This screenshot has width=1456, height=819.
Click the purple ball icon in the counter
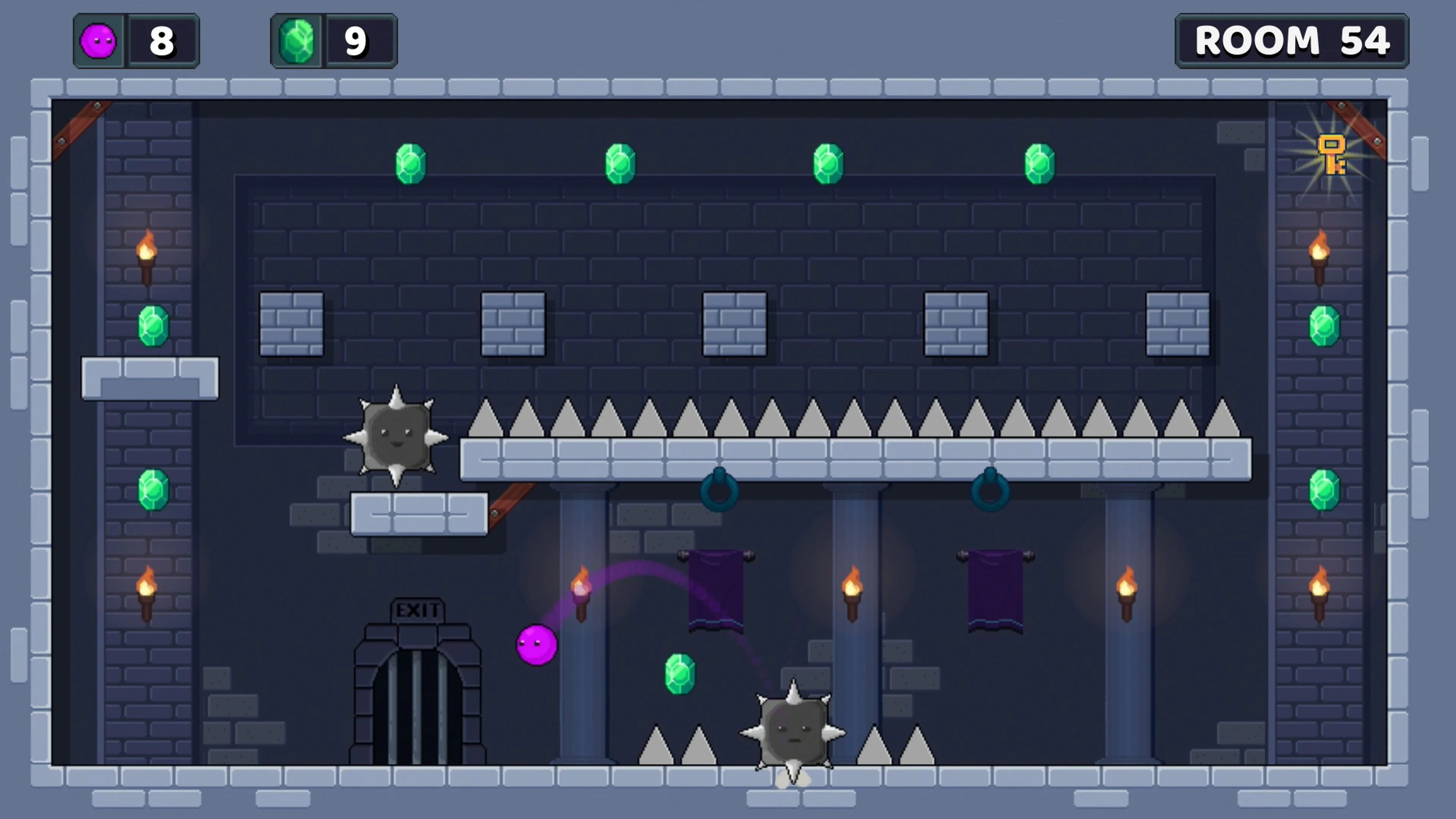(99, 40)
